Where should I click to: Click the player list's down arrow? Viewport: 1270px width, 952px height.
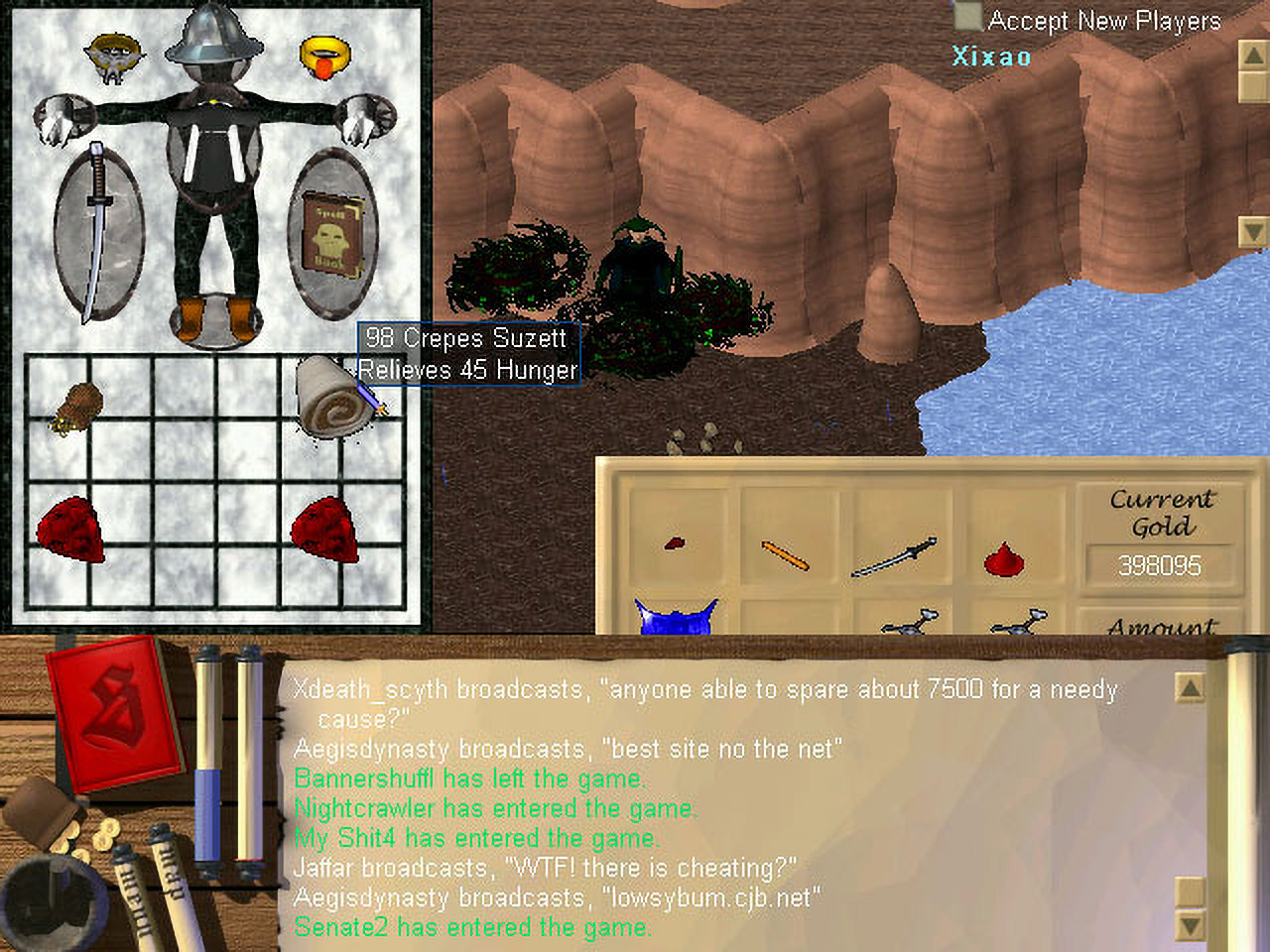pyautogui.click(x=1253, y=233)
